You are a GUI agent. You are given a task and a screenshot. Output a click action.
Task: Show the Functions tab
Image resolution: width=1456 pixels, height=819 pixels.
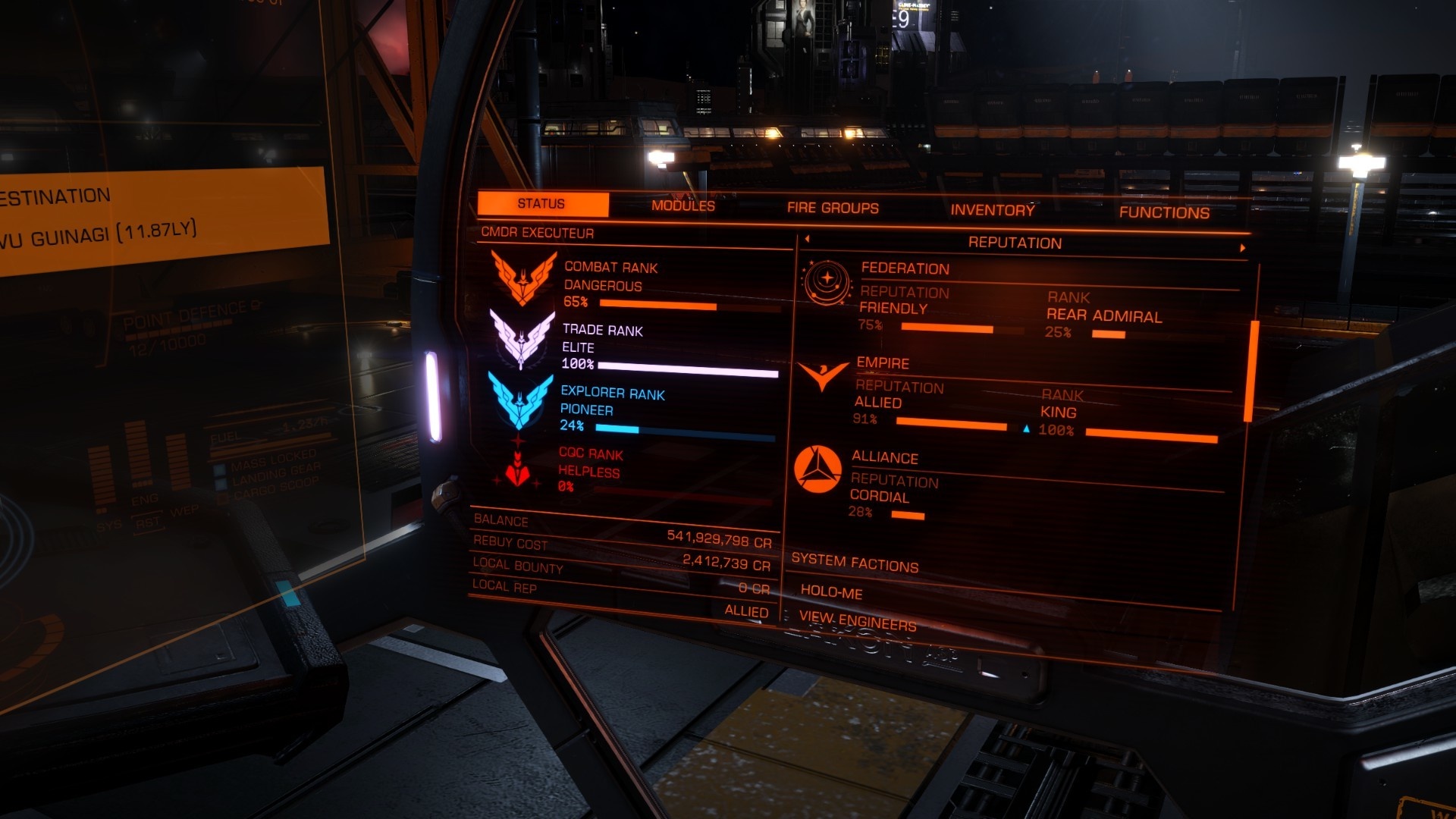pyautogui.click(x=1164, y=212)
